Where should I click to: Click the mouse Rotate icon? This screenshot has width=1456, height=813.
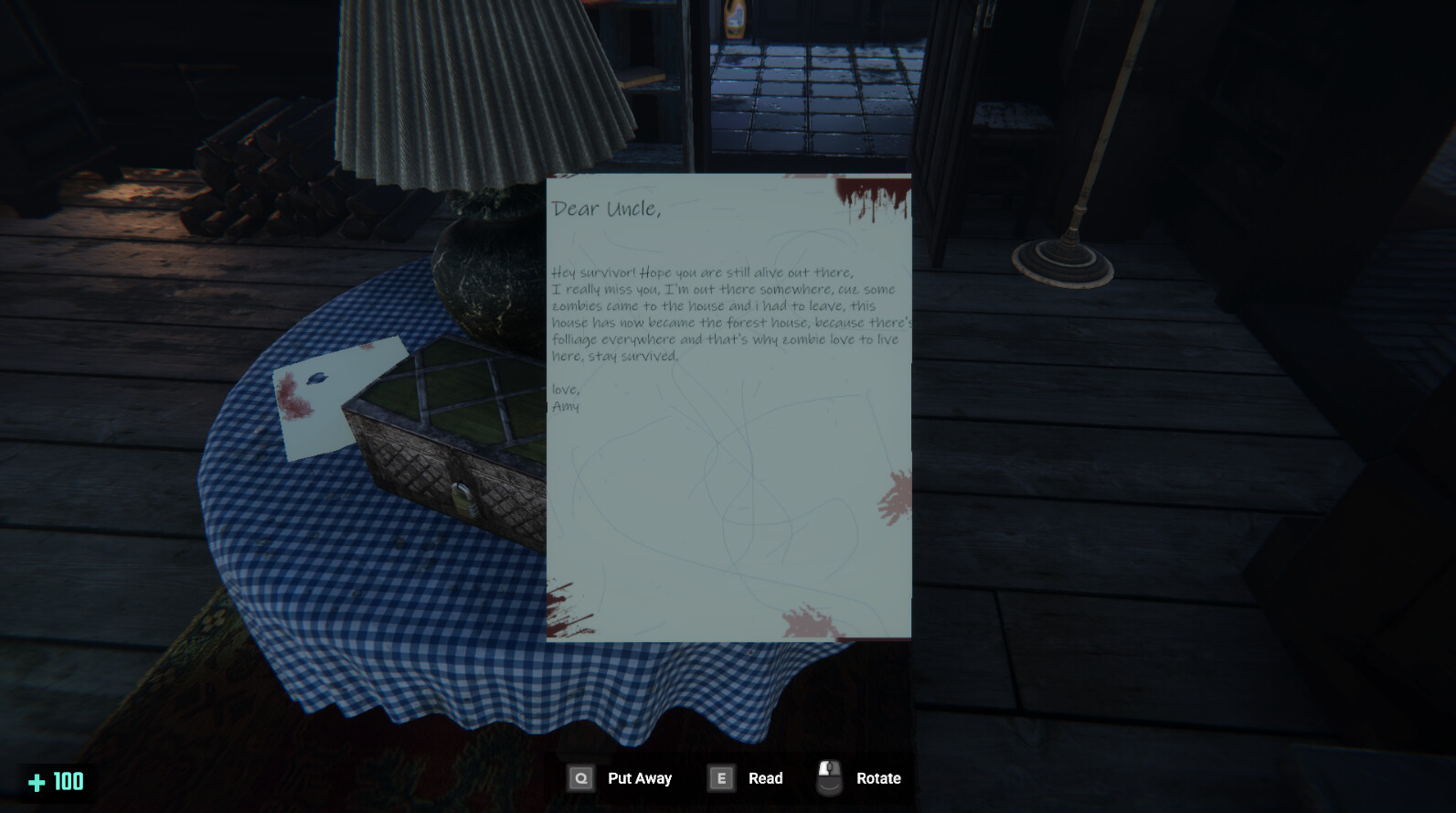coord(830,776)
